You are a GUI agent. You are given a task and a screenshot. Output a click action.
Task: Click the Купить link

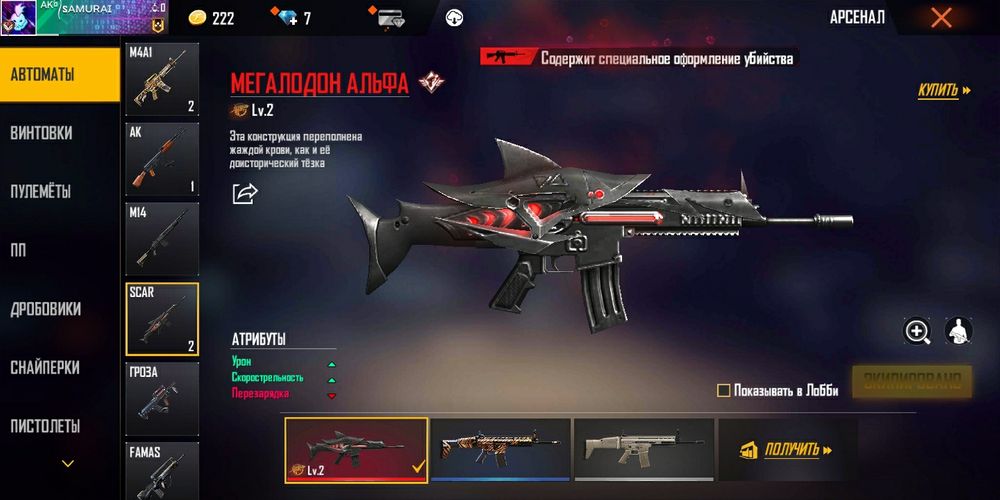pos(944,91)
